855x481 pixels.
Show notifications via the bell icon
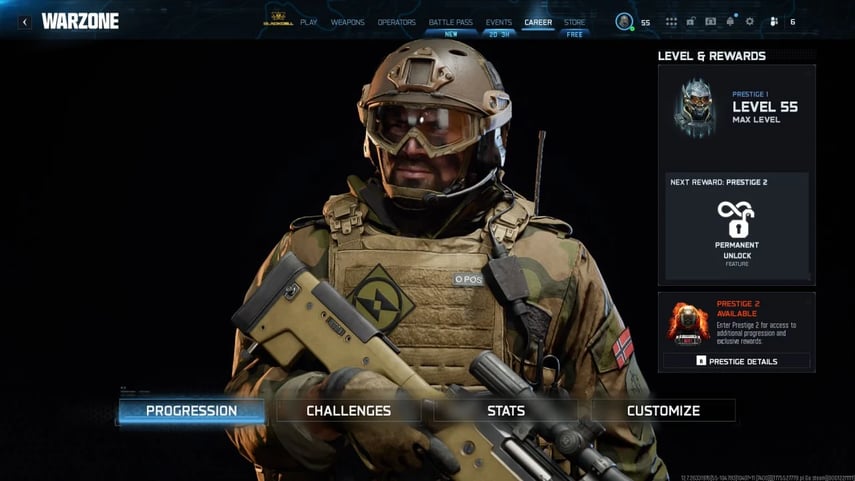pos(730,22)
